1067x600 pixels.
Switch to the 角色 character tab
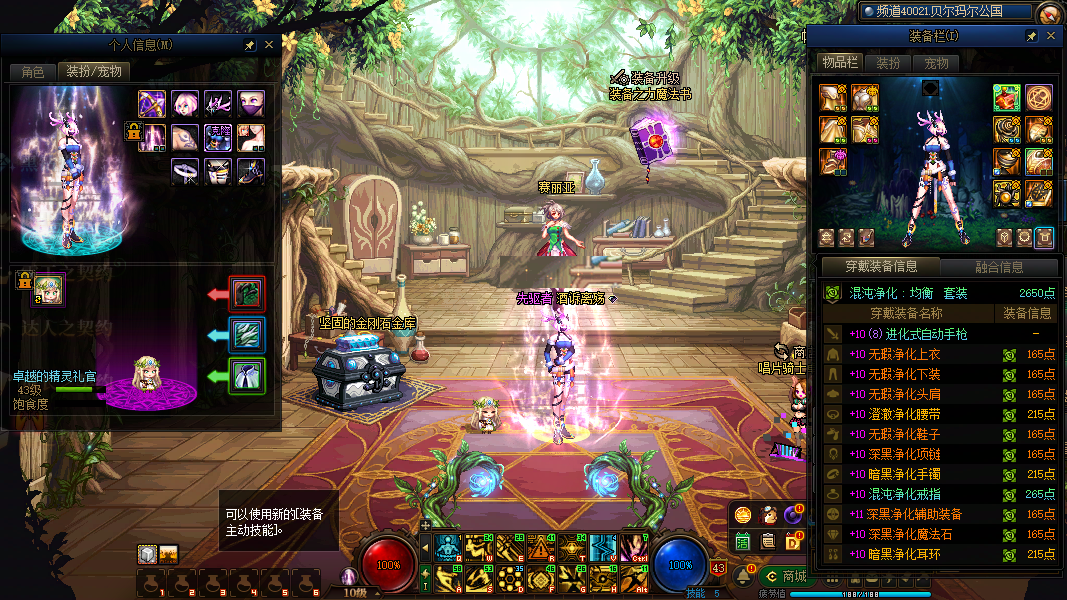point(32,72)
